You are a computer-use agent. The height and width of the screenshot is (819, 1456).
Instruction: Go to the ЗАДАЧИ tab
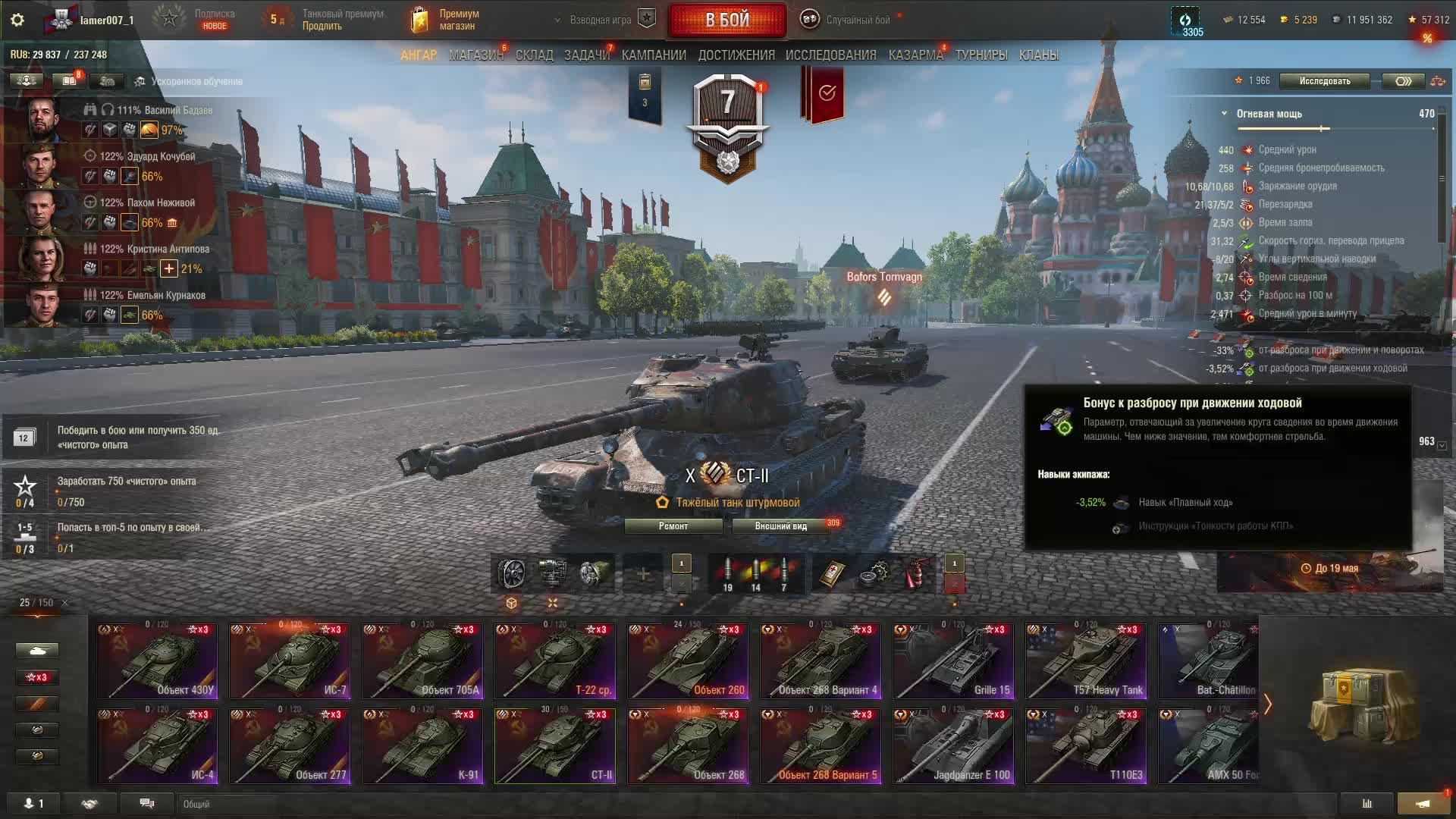586,55
